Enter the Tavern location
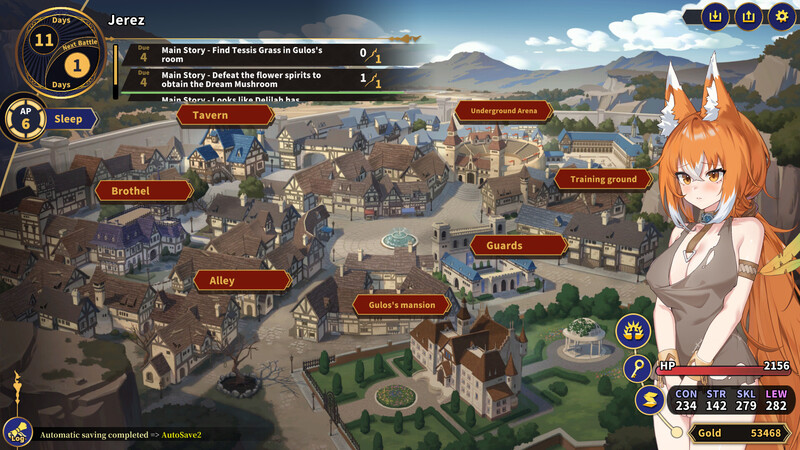 (225, 115)
